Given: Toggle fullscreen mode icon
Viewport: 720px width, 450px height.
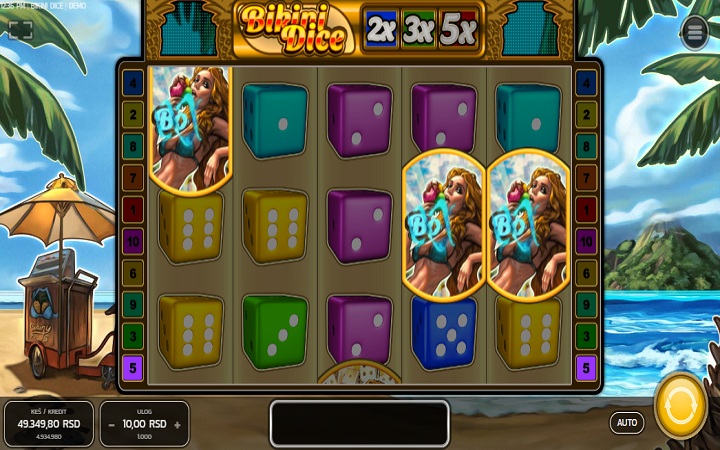Looking at the screenshot, I should click(x=21, y=30).
